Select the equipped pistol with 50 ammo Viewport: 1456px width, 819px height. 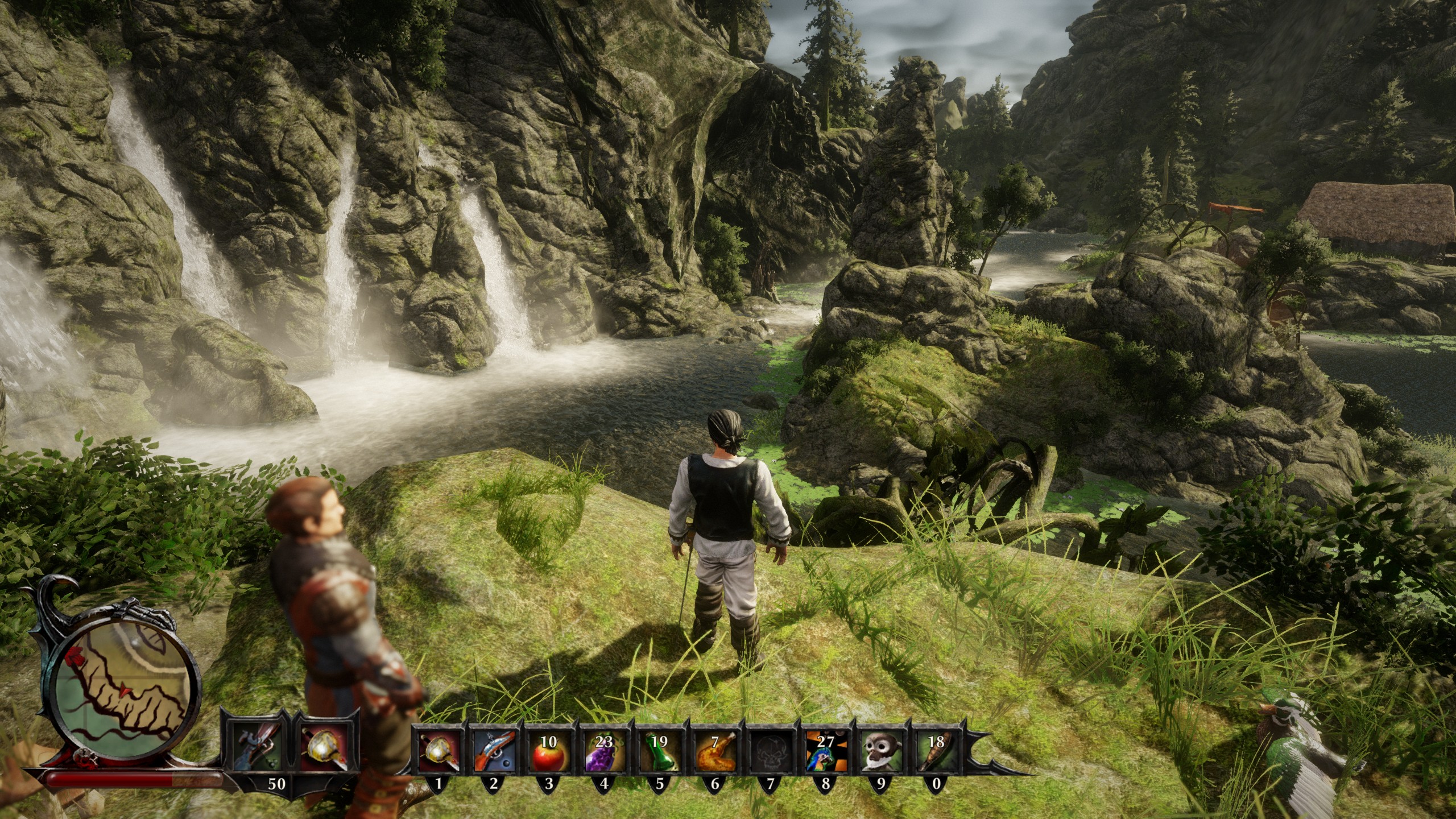click(x=259, y=747)
